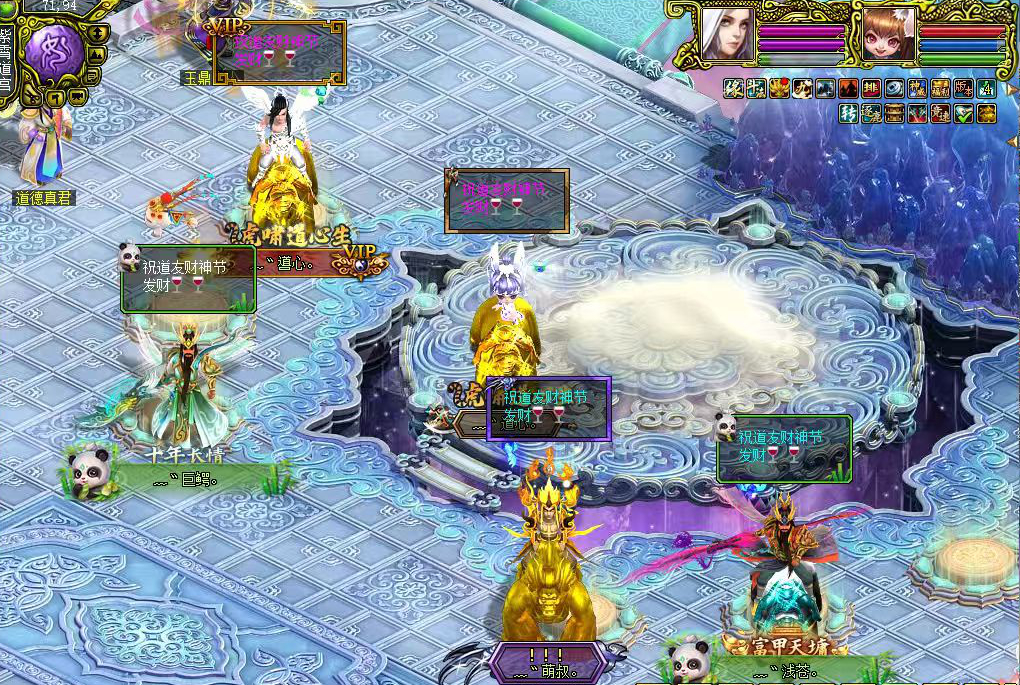The width and height of the screenshot is (1020, 685).
Task: Click the mountain icon button beside the orb
Action: click(96, 55)
